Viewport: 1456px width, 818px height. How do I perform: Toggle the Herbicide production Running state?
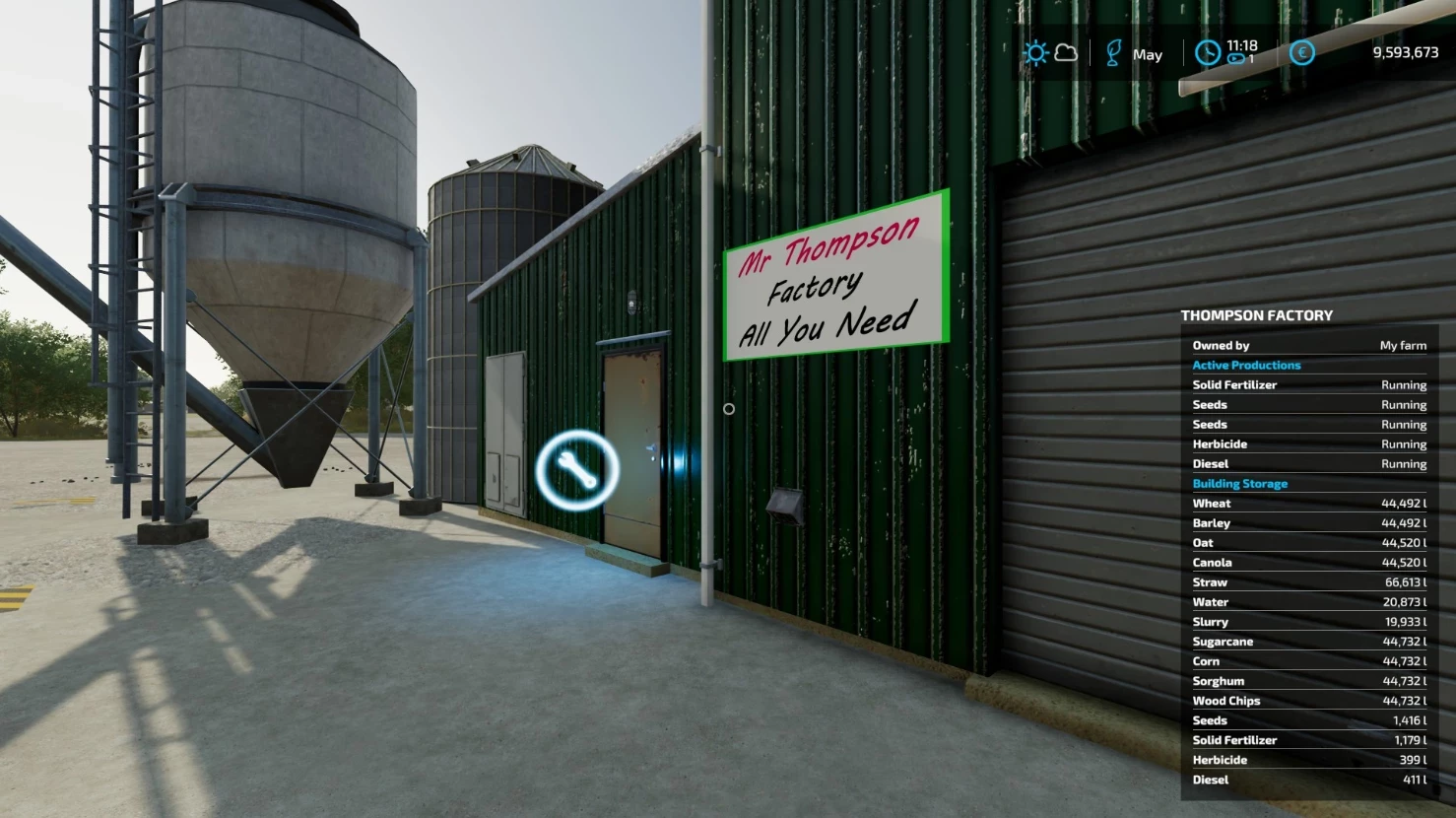tap(1308, 443)
